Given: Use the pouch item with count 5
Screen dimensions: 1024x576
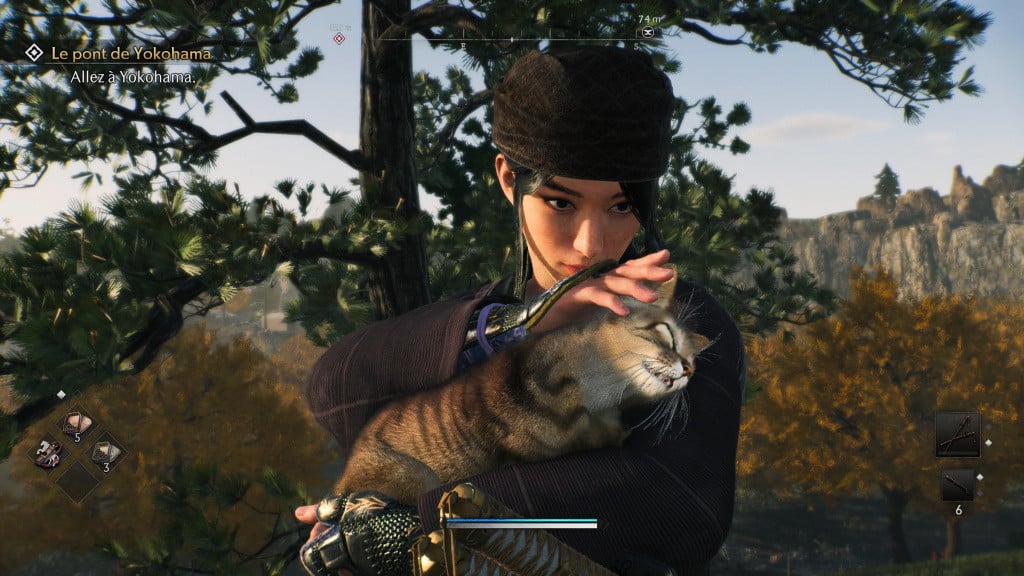Looking at the screenshot, I should point(76,424).
